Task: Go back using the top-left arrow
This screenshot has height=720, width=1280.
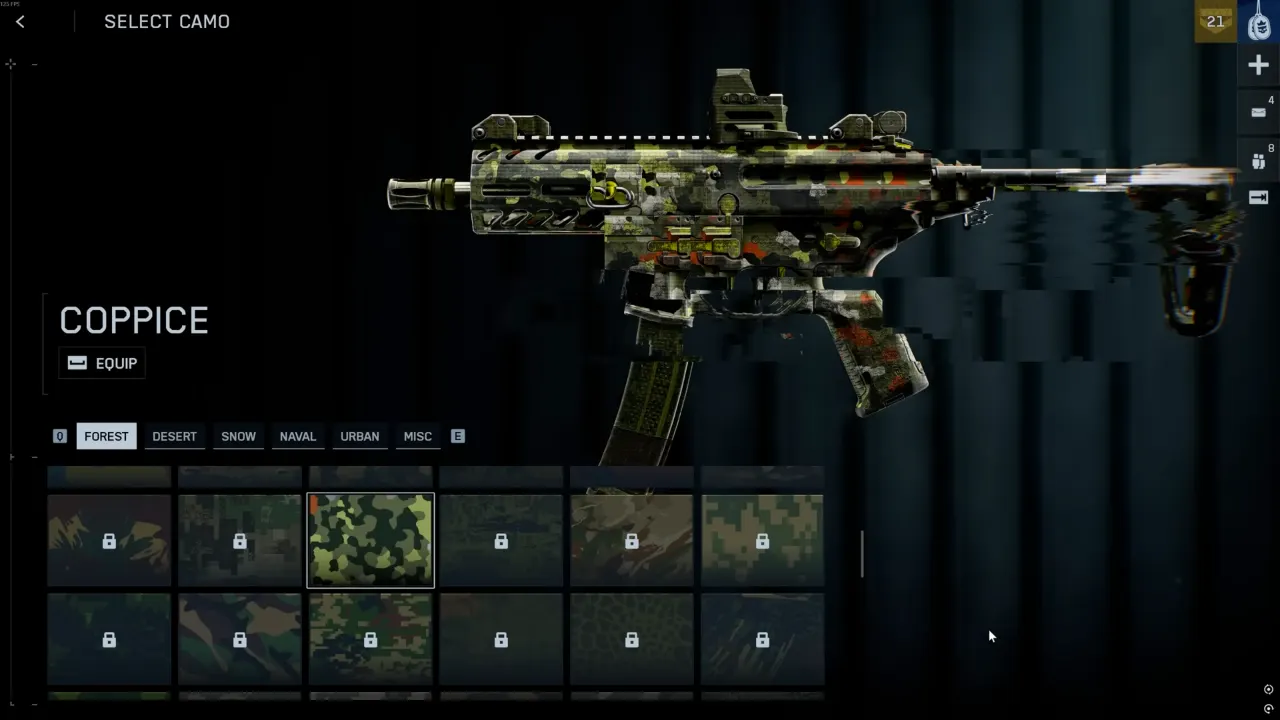Action: [20, 22]
